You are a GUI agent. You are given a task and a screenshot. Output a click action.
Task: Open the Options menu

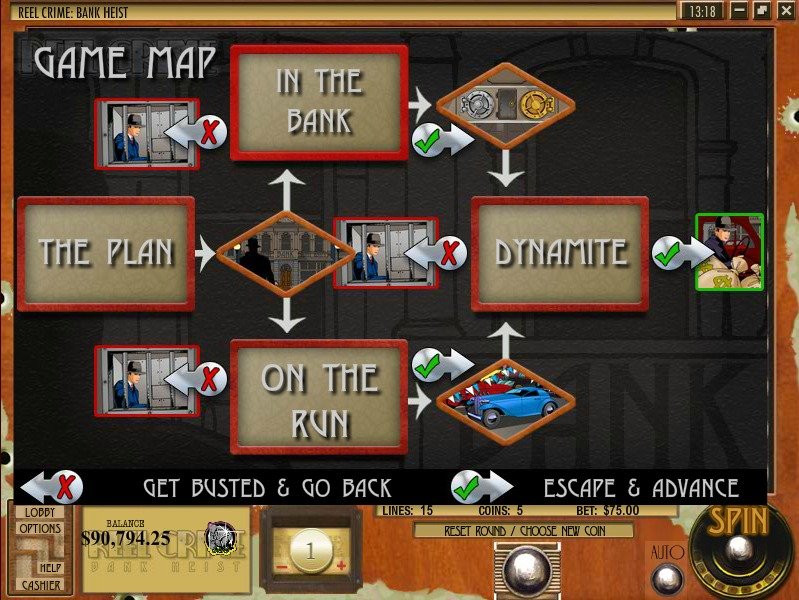click(40, 528)
